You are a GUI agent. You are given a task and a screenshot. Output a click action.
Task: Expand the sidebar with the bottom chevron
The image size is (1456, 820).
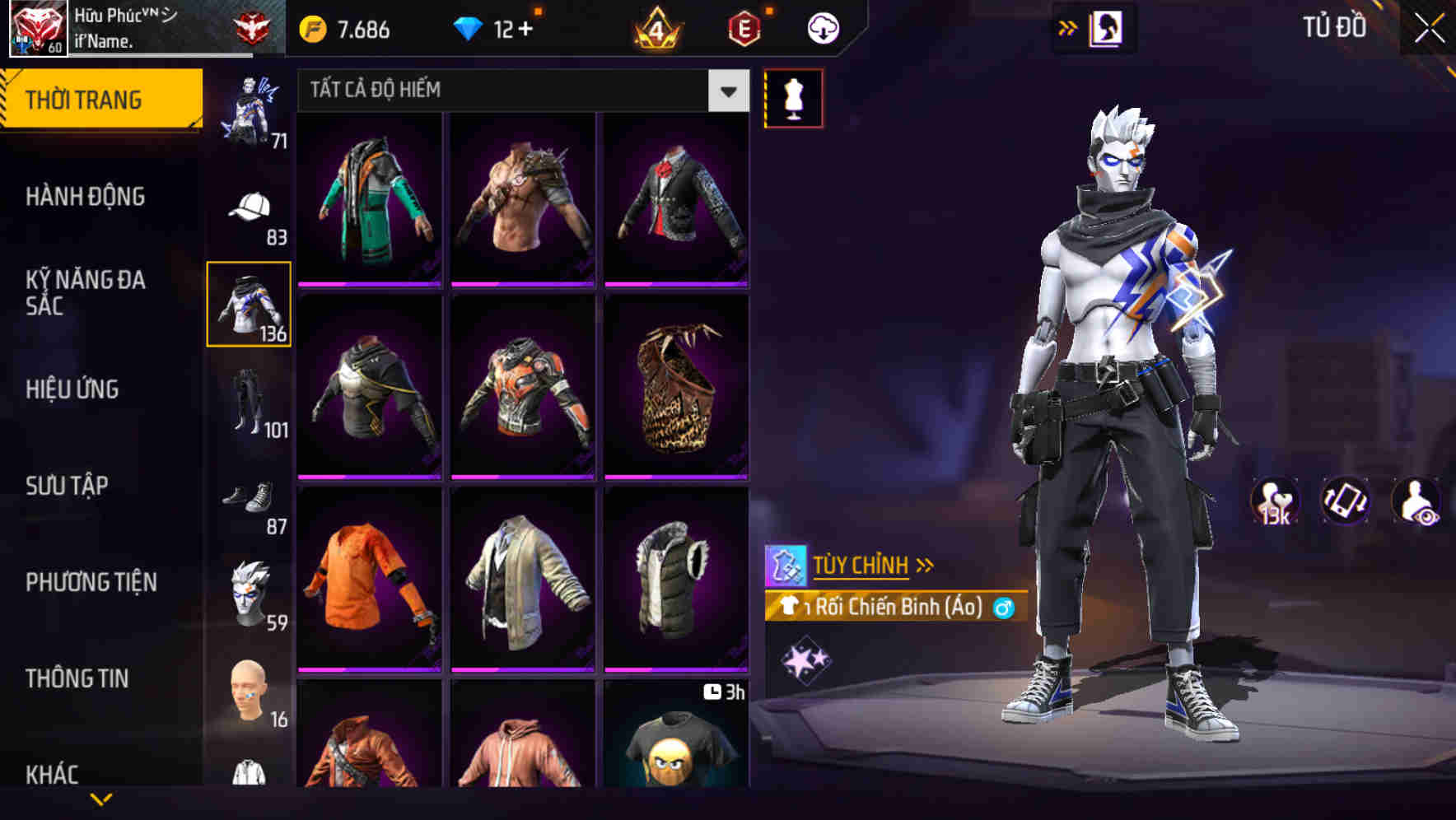(101, 797)
